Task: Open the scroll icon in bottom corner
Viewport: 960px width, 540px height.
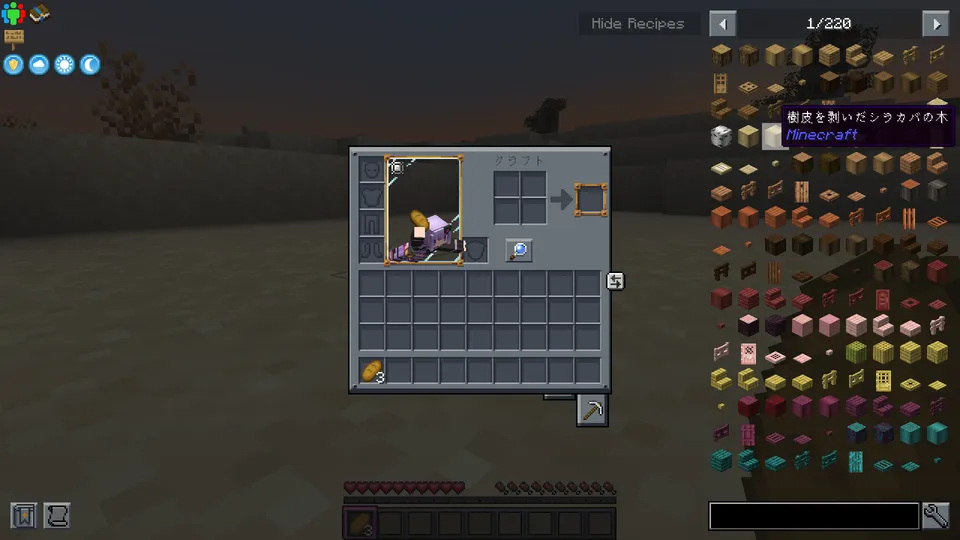Action: pyautogui.click(x=55, y=515)
